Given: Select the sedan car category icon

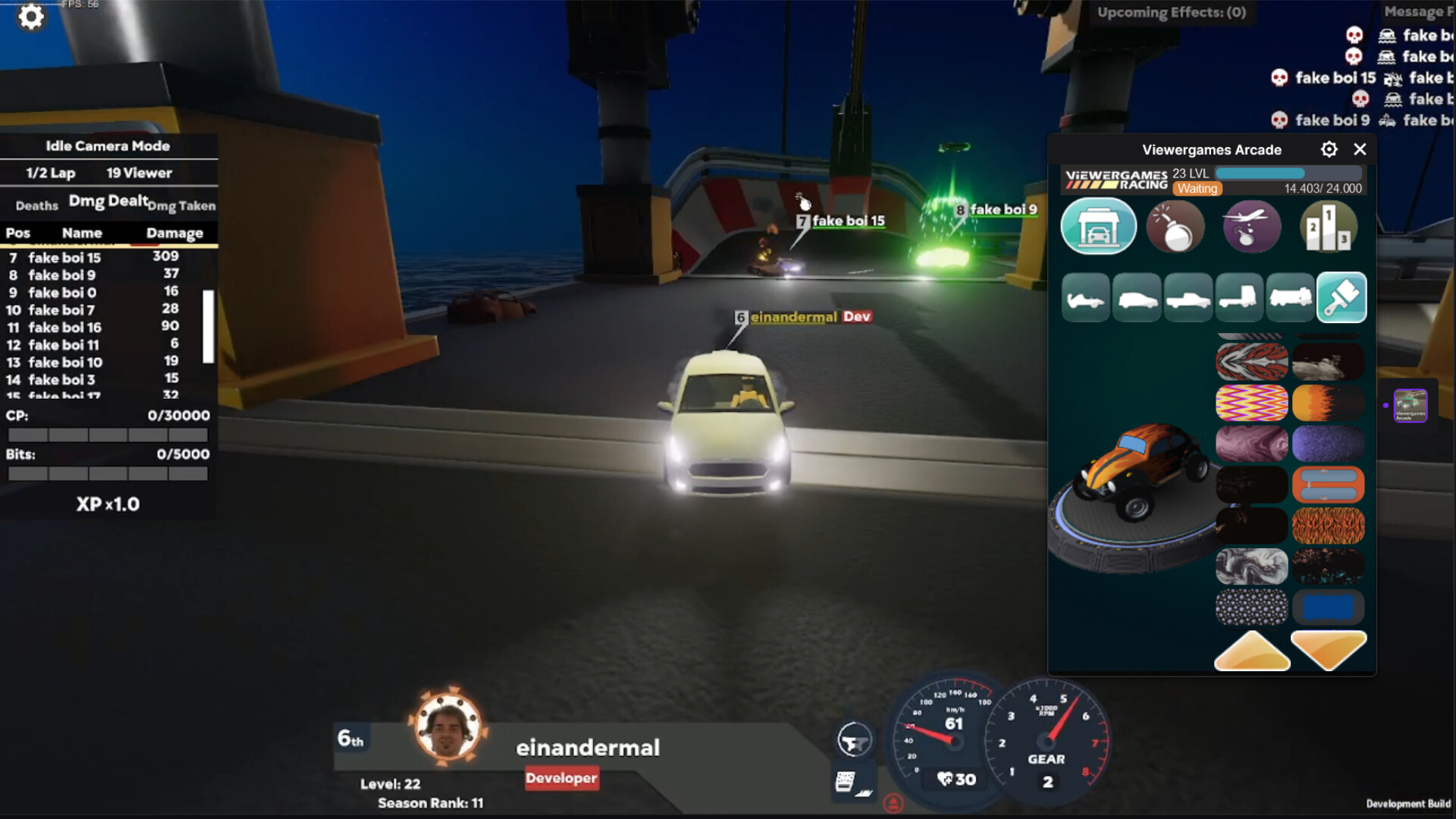Looking at the screenshot, I should (1137, 297).
